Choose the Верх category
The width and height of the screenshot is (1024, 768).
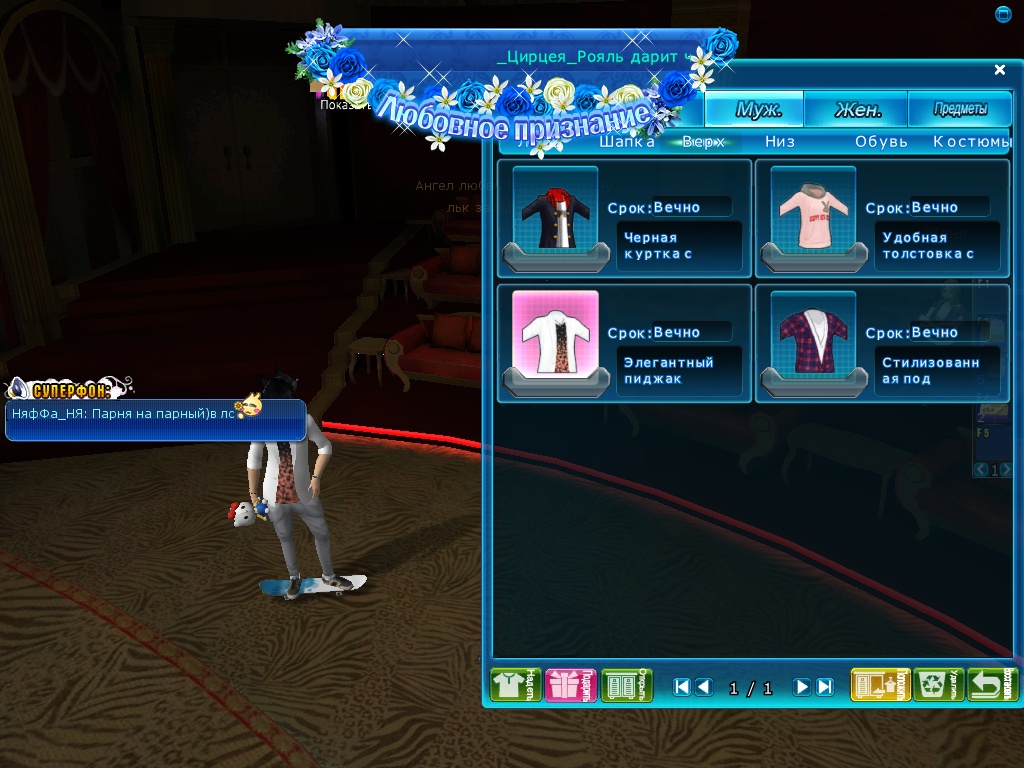tap(704, 142)
